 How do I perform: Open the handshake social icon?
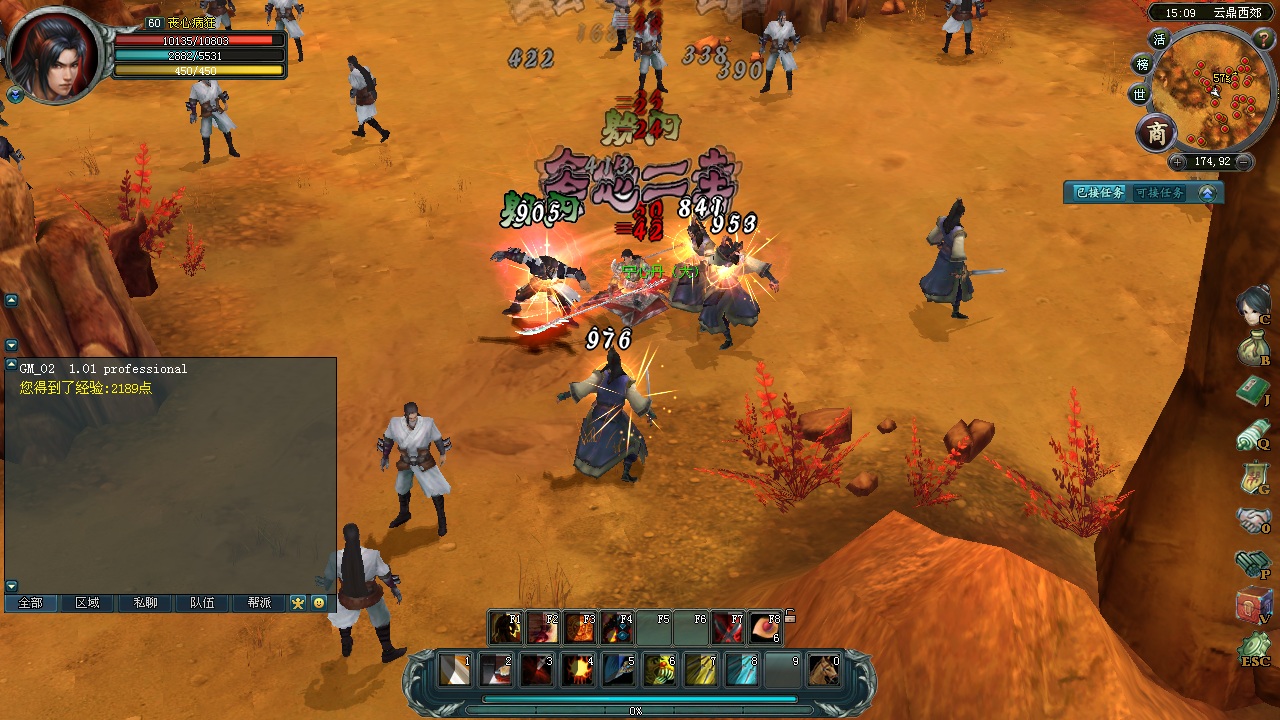tap(1252, 520)
